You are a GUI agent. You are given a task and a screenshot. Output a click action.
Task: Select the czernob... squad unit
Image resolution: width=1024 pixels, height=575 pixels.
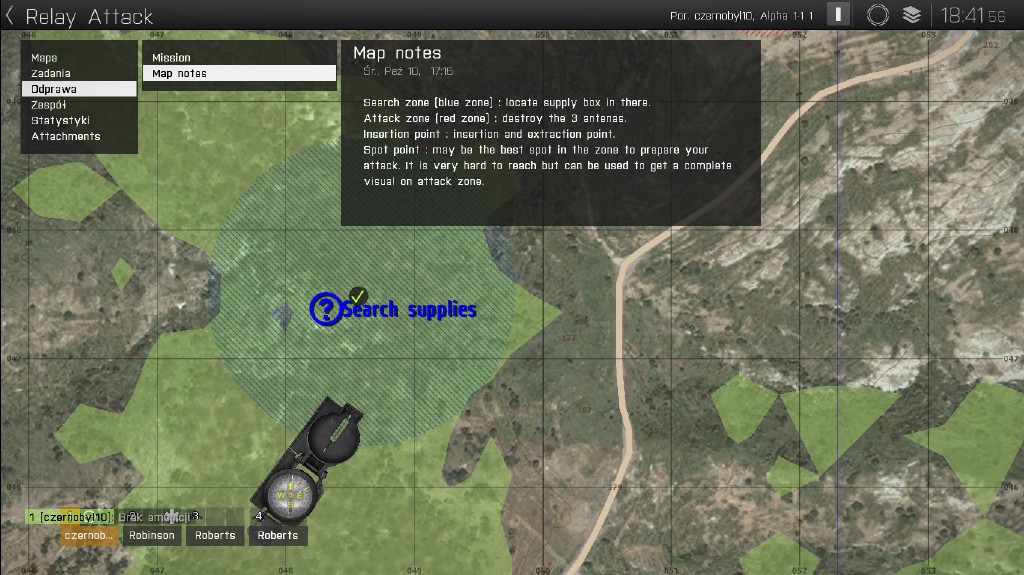(x=88, y=535)
